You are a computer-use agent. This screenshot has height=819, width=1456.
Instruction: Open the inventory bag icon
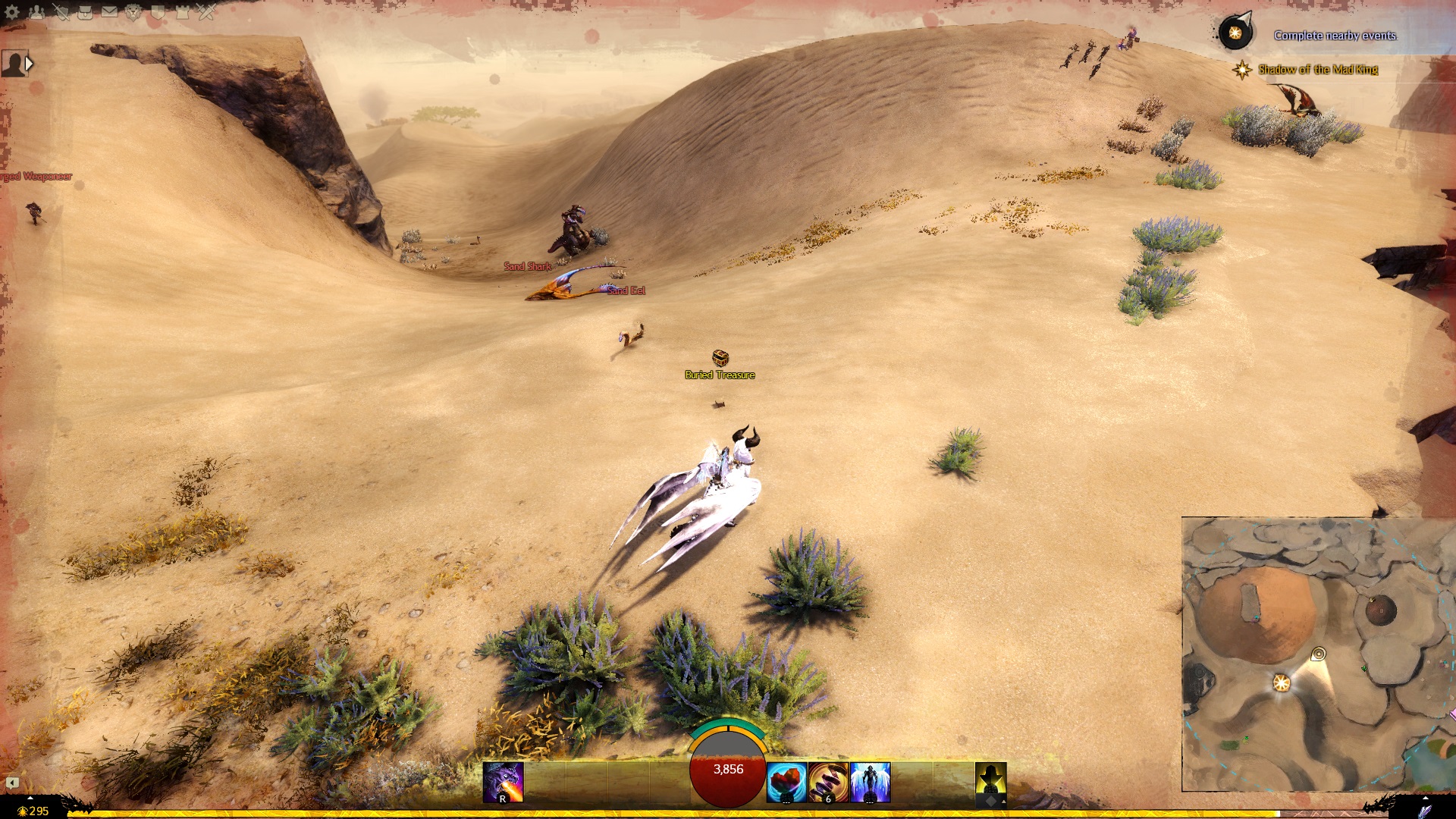[x=85, y=11]
